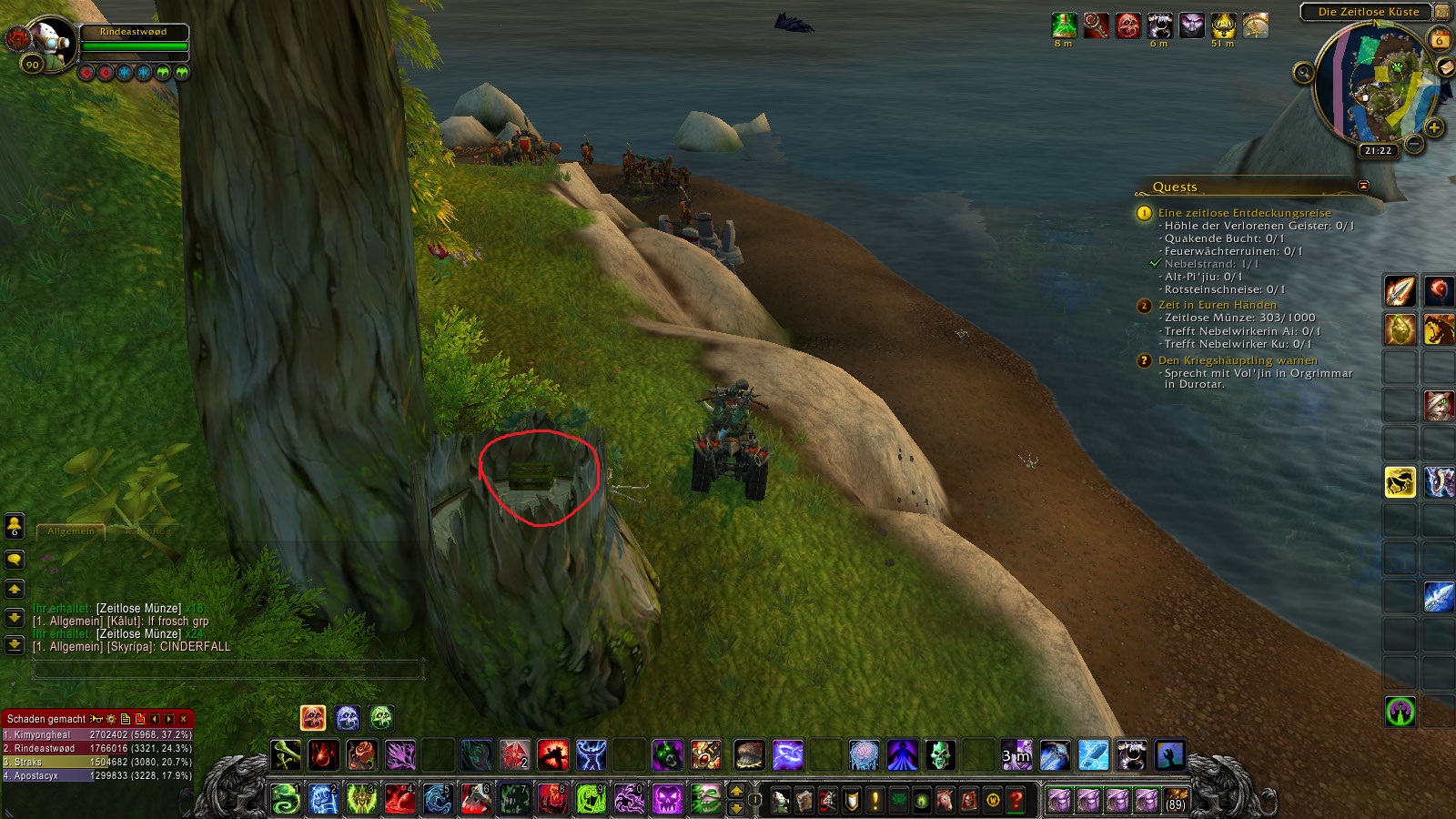
Task: Open mounts and pets horse-head button
Action: click(x=945, y=801)
